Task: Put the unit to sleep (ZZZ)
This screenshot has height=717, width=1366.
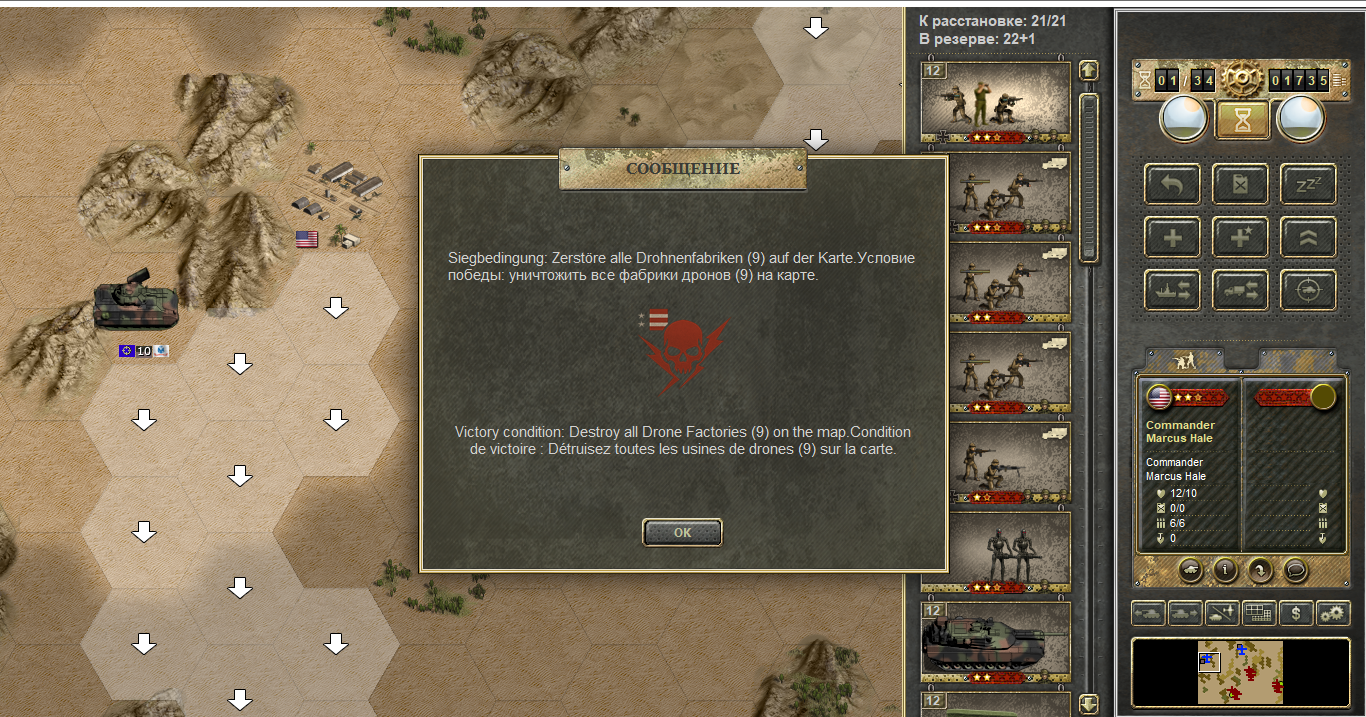Action: coord(1308,186)
